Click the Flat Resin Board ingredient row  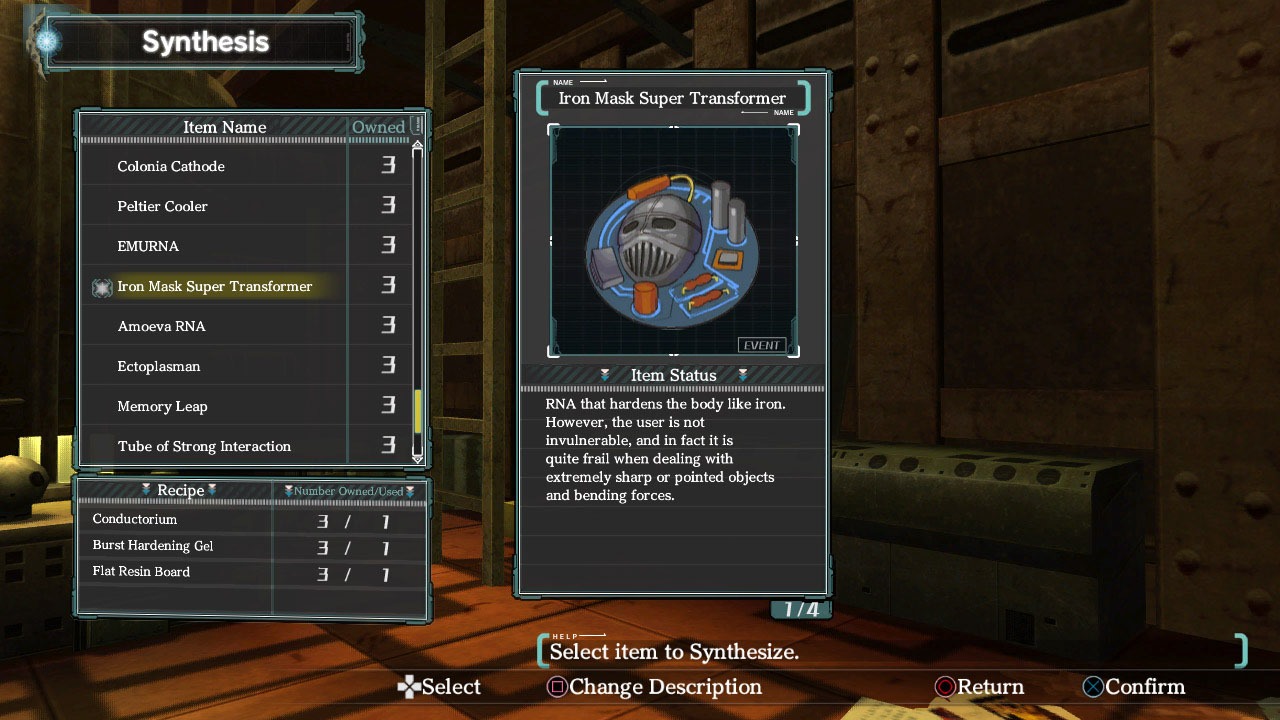(141, 572)
